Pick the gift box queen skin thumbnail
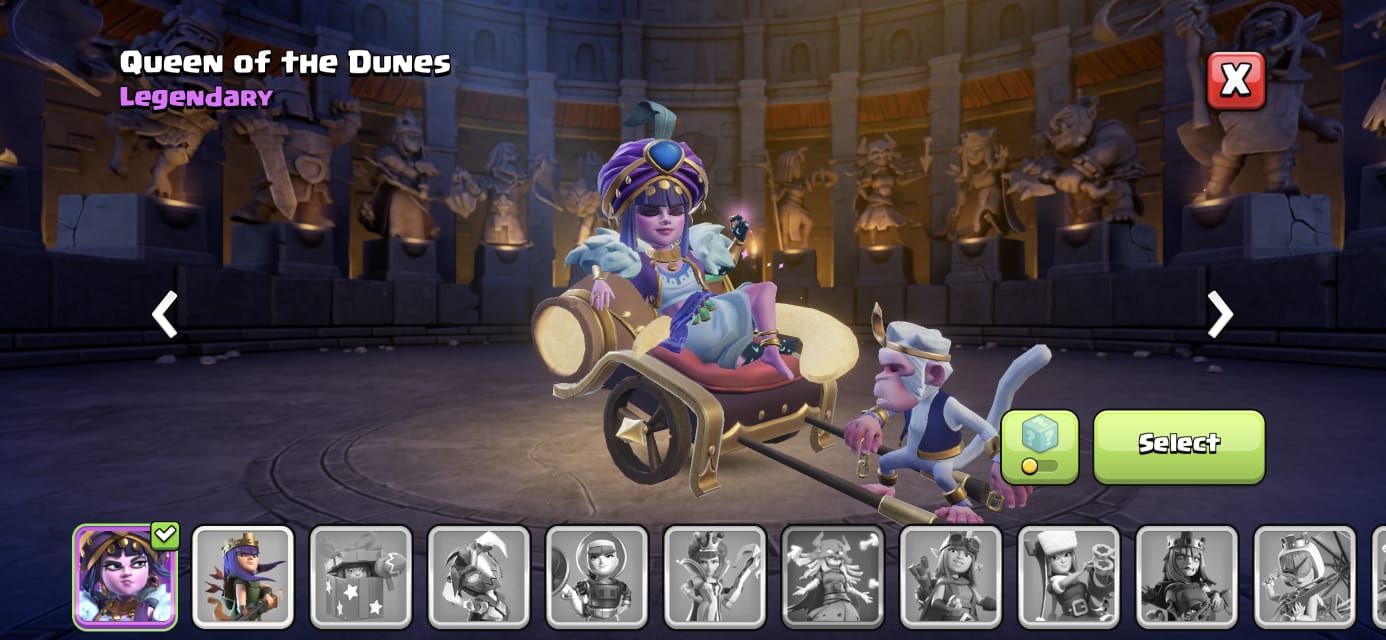The height and width of the screenshot is (640, 1386). [361, 577]
